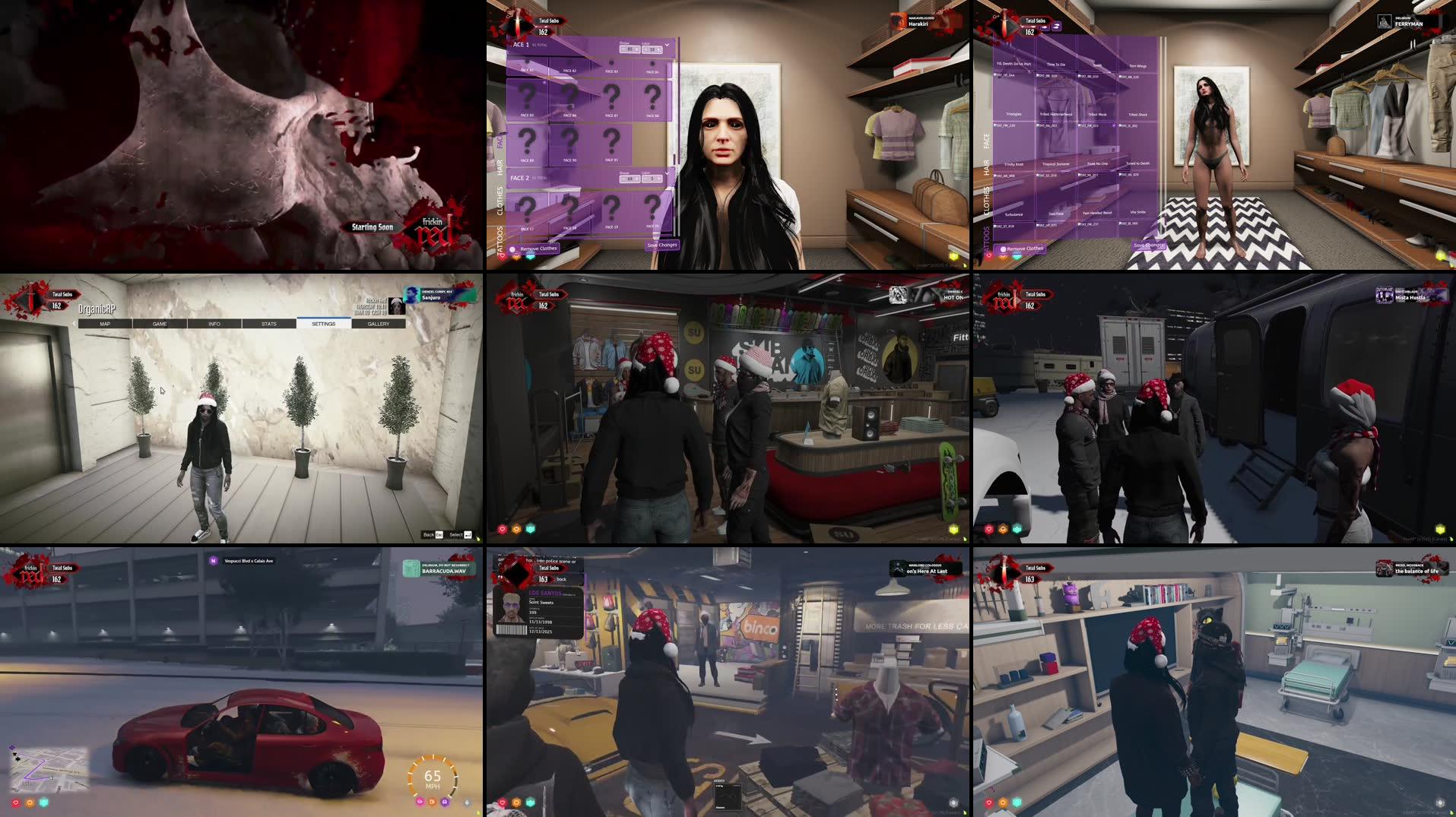
Task: Switch to the STATS tab in OrganicRP menu
Action: point(269,324)
